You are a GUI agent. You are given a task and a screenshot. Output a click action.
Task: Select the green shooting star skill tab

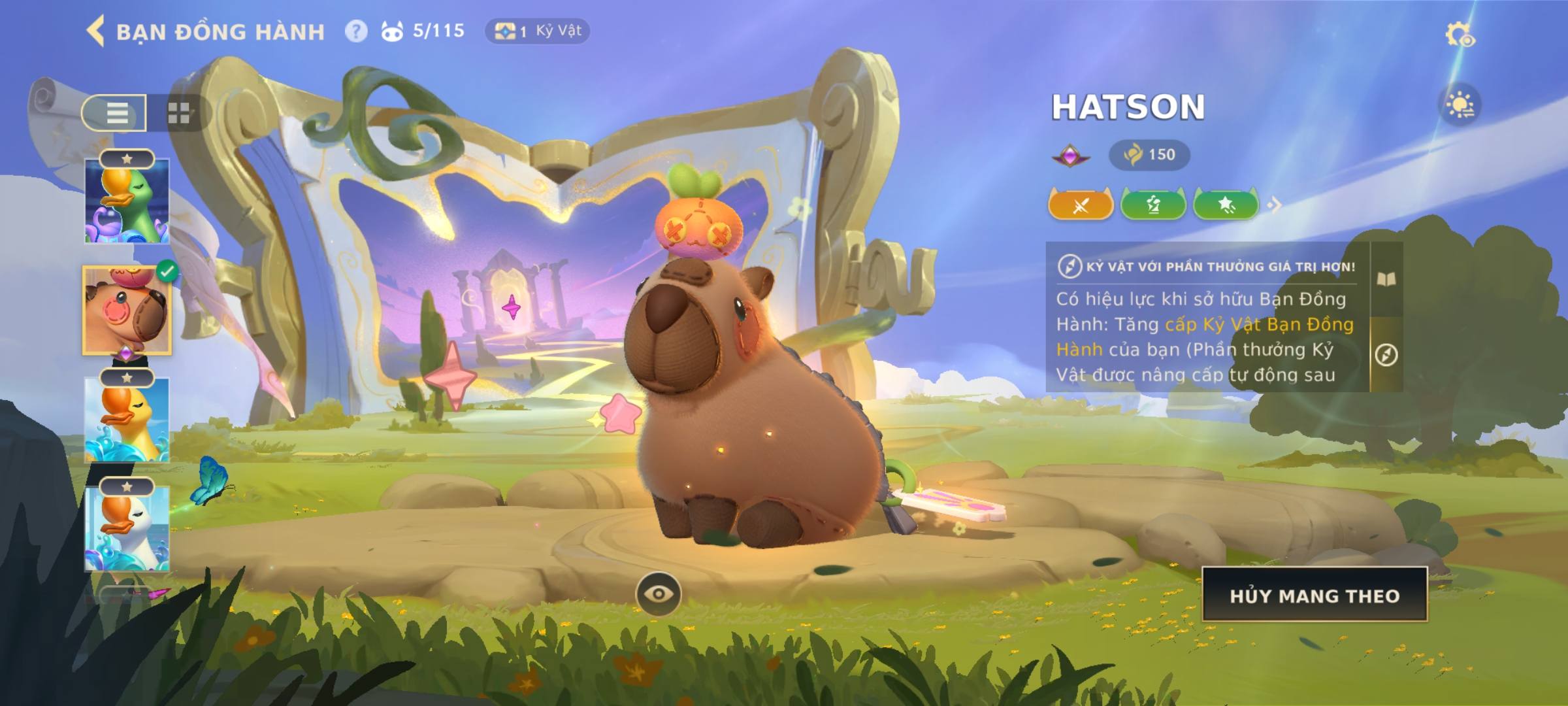pyautogui.click(x=1226, y=205)
